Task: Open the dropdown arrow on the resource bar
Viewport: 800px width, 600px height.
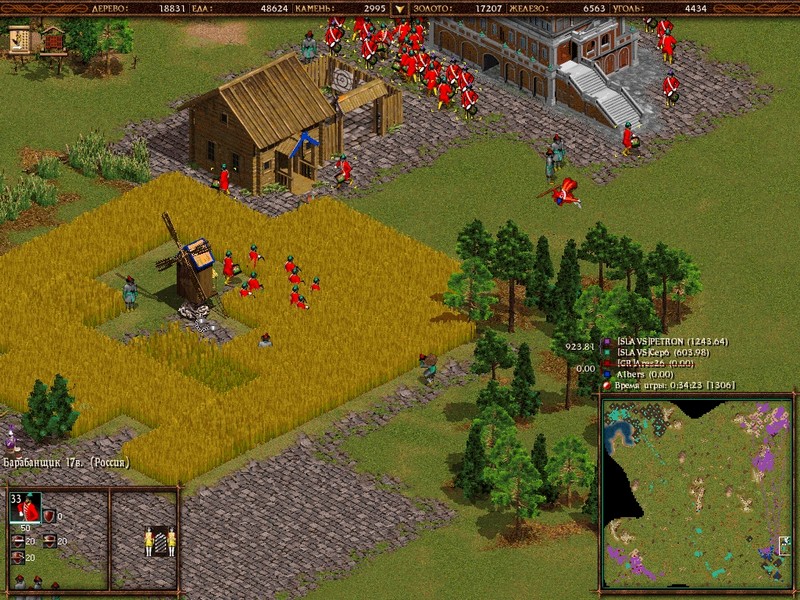Action: (x=400, y=8)
